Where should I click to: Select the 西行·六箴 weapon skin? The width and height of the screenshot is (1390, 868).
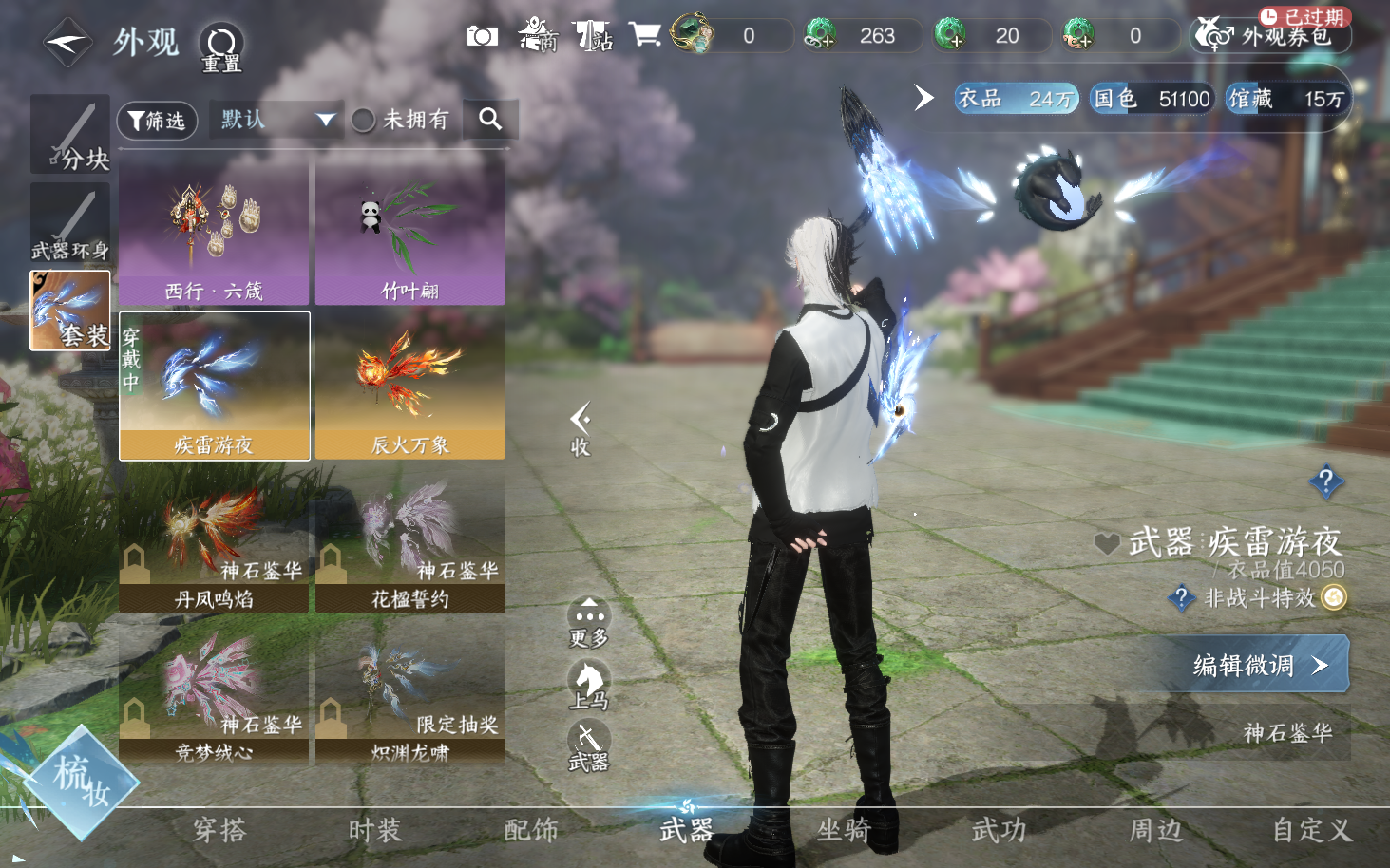[214, 233]
